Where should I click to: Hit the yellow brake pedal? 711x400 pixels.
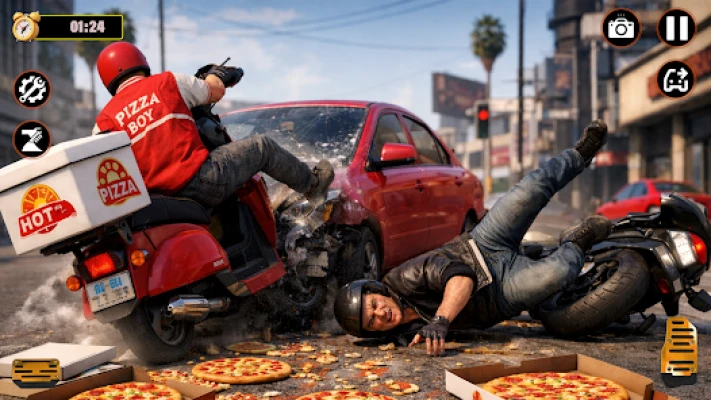[x=37, y=371]
